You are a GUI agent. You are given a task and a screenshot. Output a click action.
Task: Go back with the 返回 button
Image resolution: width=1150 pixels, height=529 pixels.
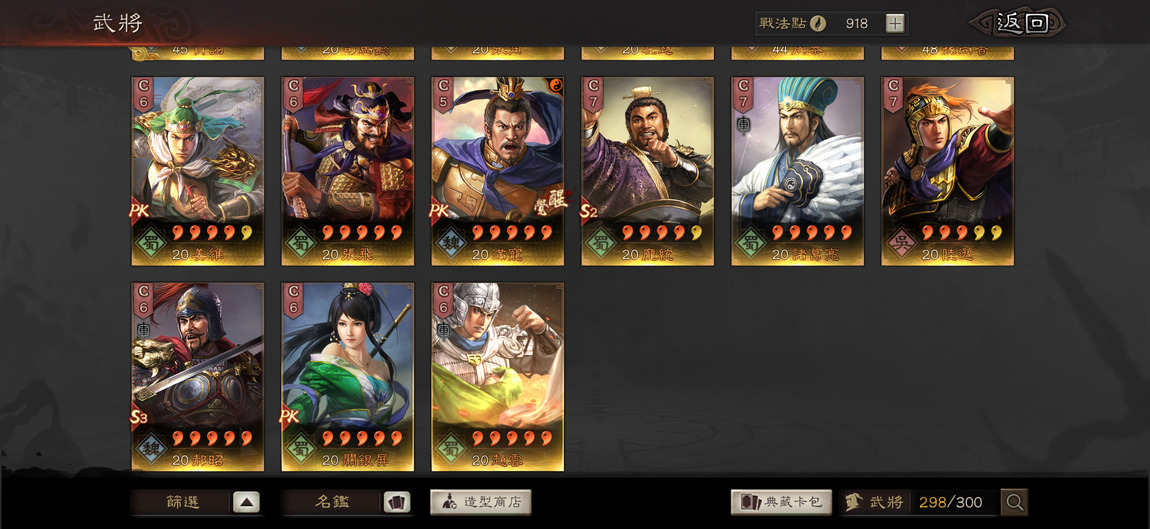1019,23
